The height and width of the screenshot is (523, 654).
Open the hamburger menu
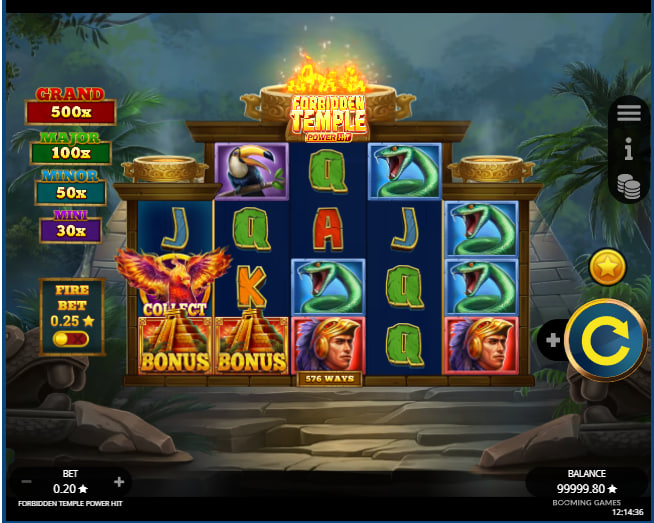629,113
